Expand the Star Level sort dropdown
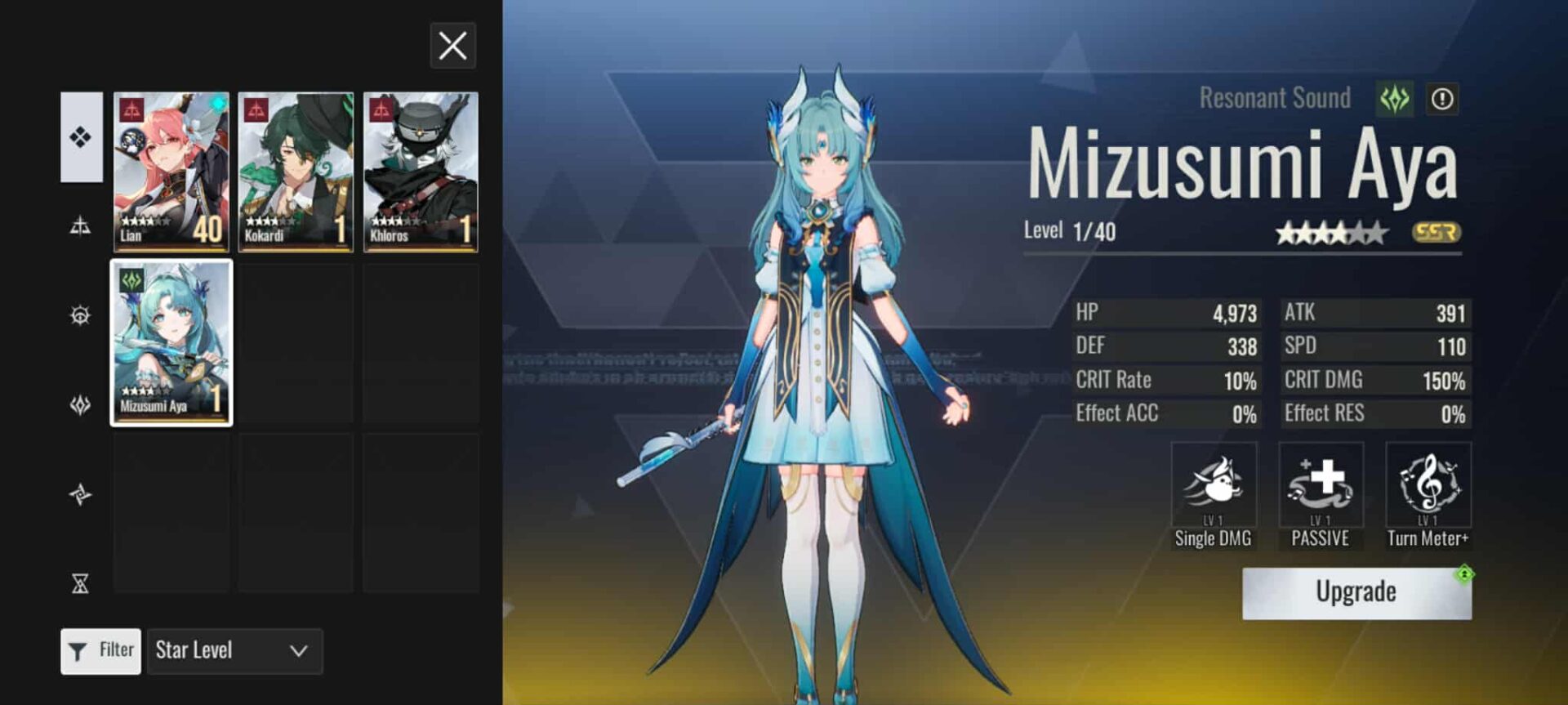 pos(234,650)
